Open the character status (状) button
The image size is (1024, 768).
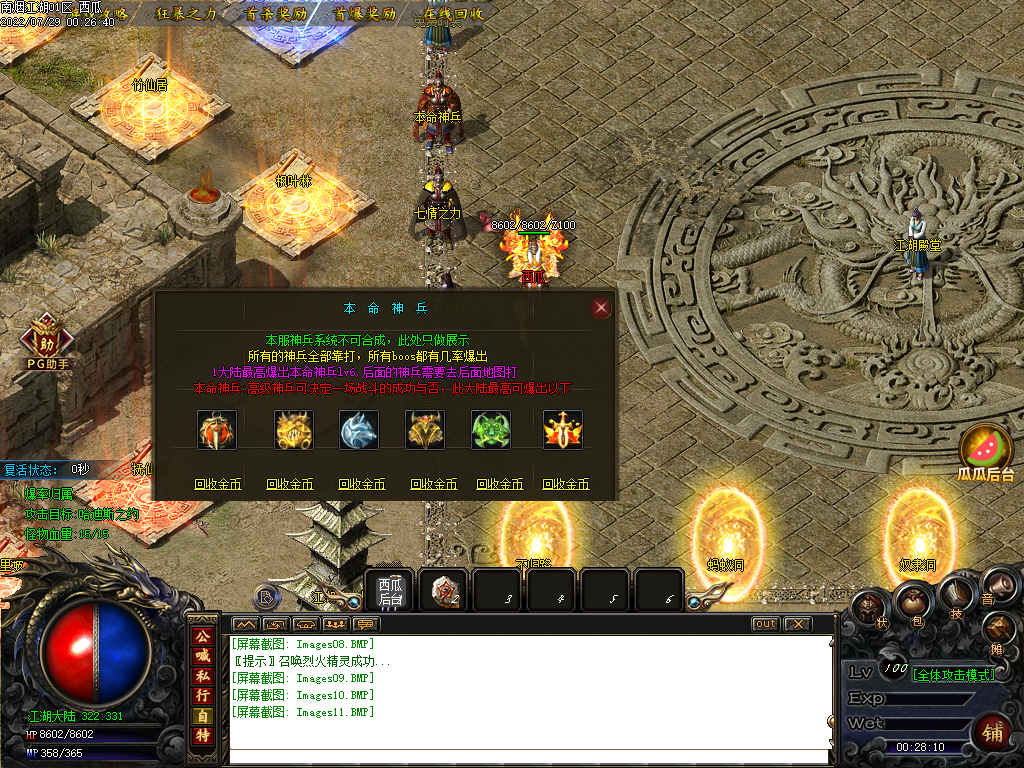point(868,608)
